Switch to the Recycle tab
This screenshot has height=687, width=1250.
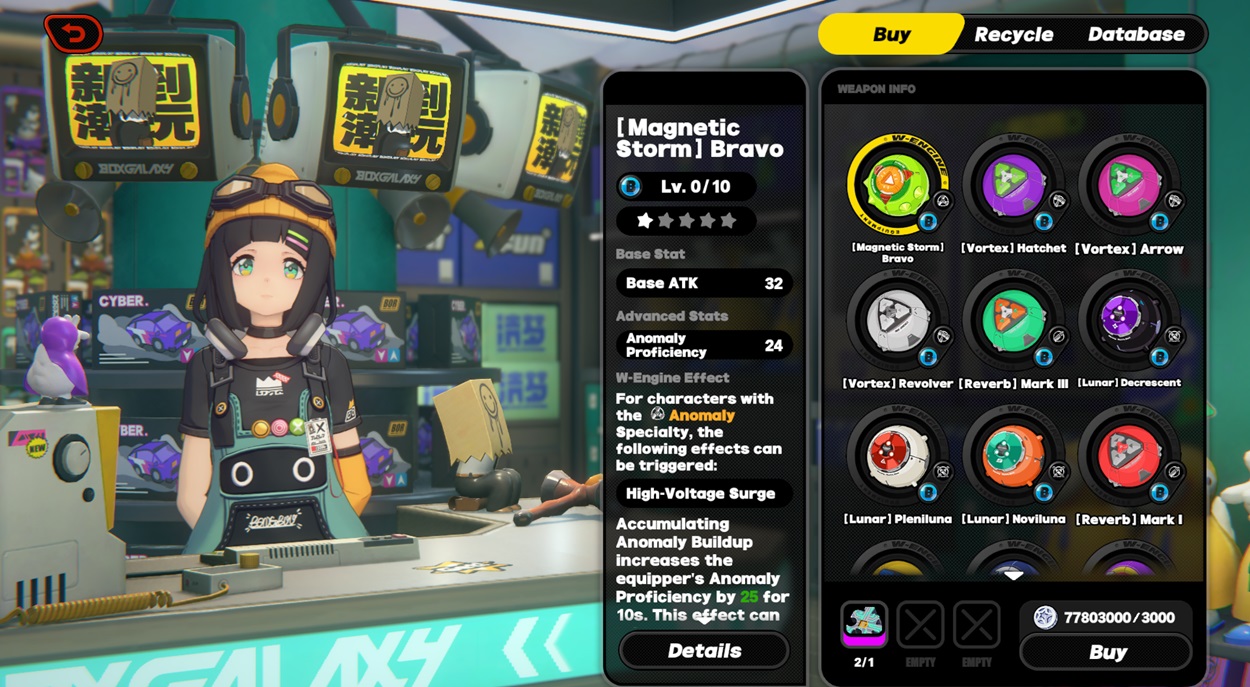(1013, 34)
